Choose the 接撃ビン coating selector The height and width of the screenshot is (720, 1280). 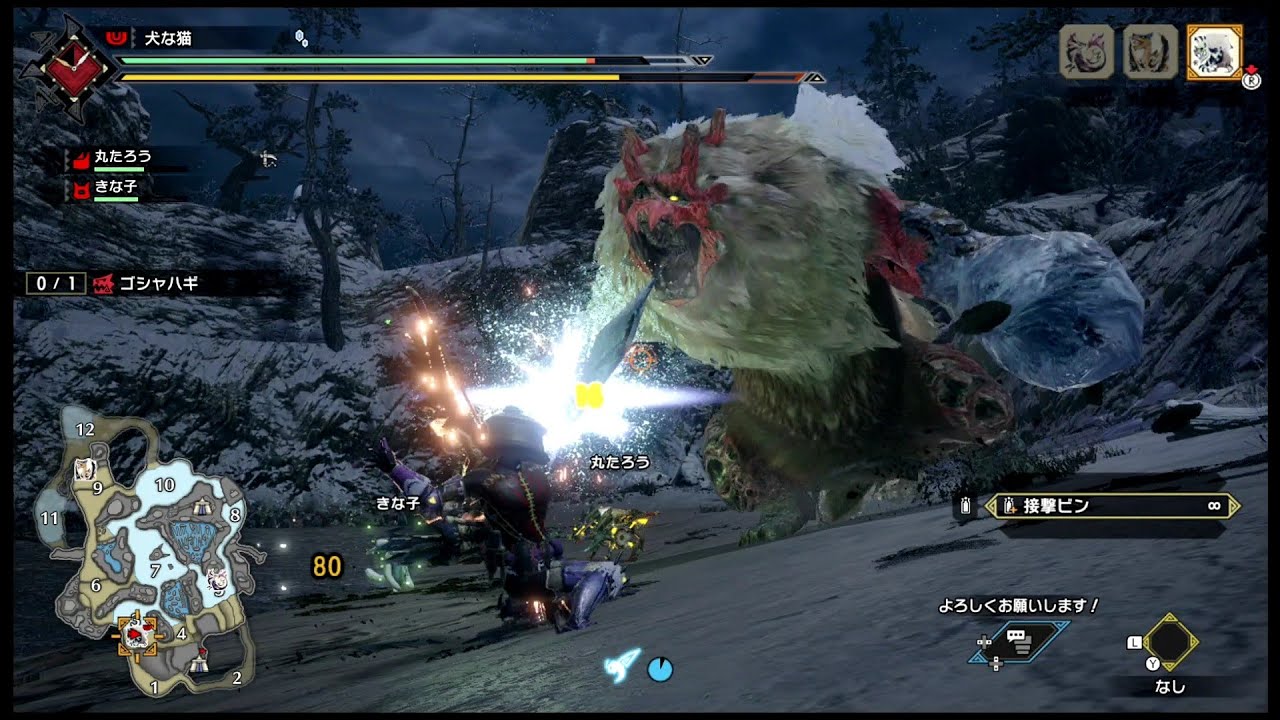point(1112,506)
